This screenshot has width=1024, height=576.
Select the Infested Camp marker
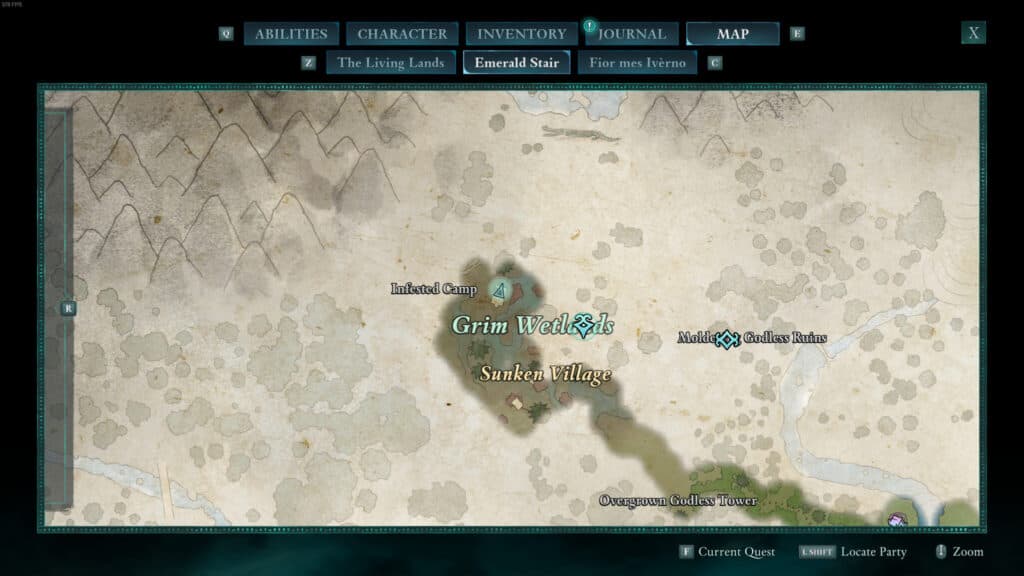[499, 290]
